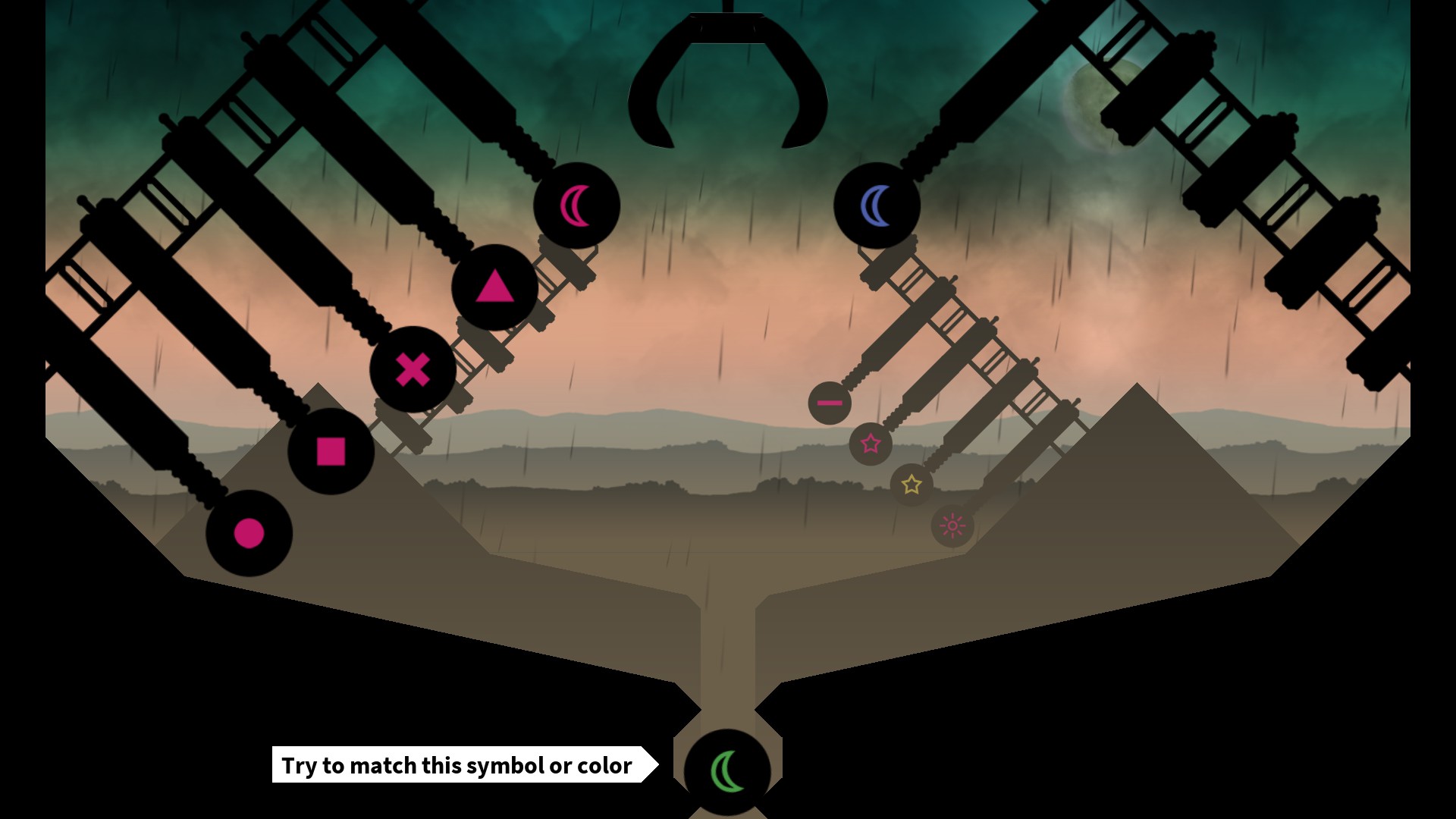This screenshot has width=1456, height=819.
Task: Choose the magenta square disc
Action: point(331,451)
